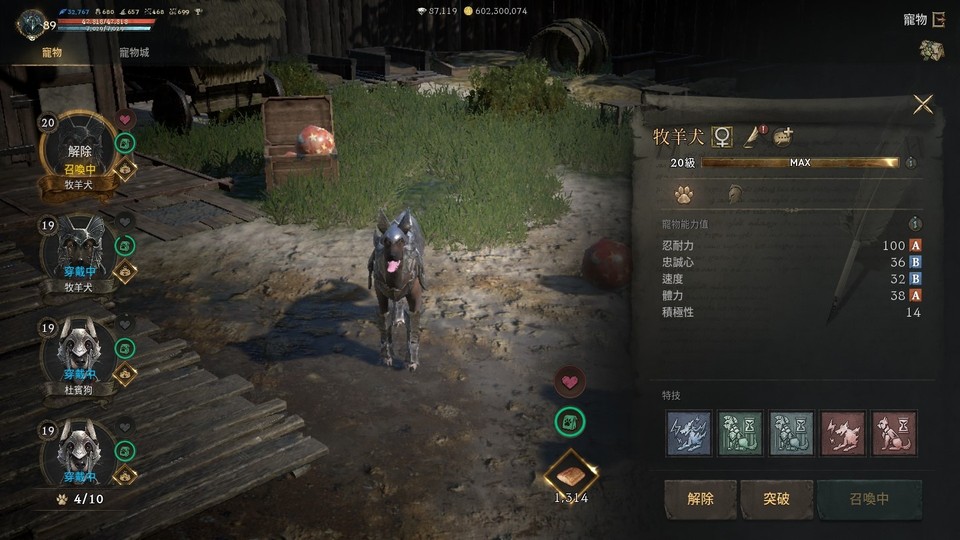Switch to the 寵物 tab
The width and height of the screenshot is (960, 540).
(x=51, y=52)
